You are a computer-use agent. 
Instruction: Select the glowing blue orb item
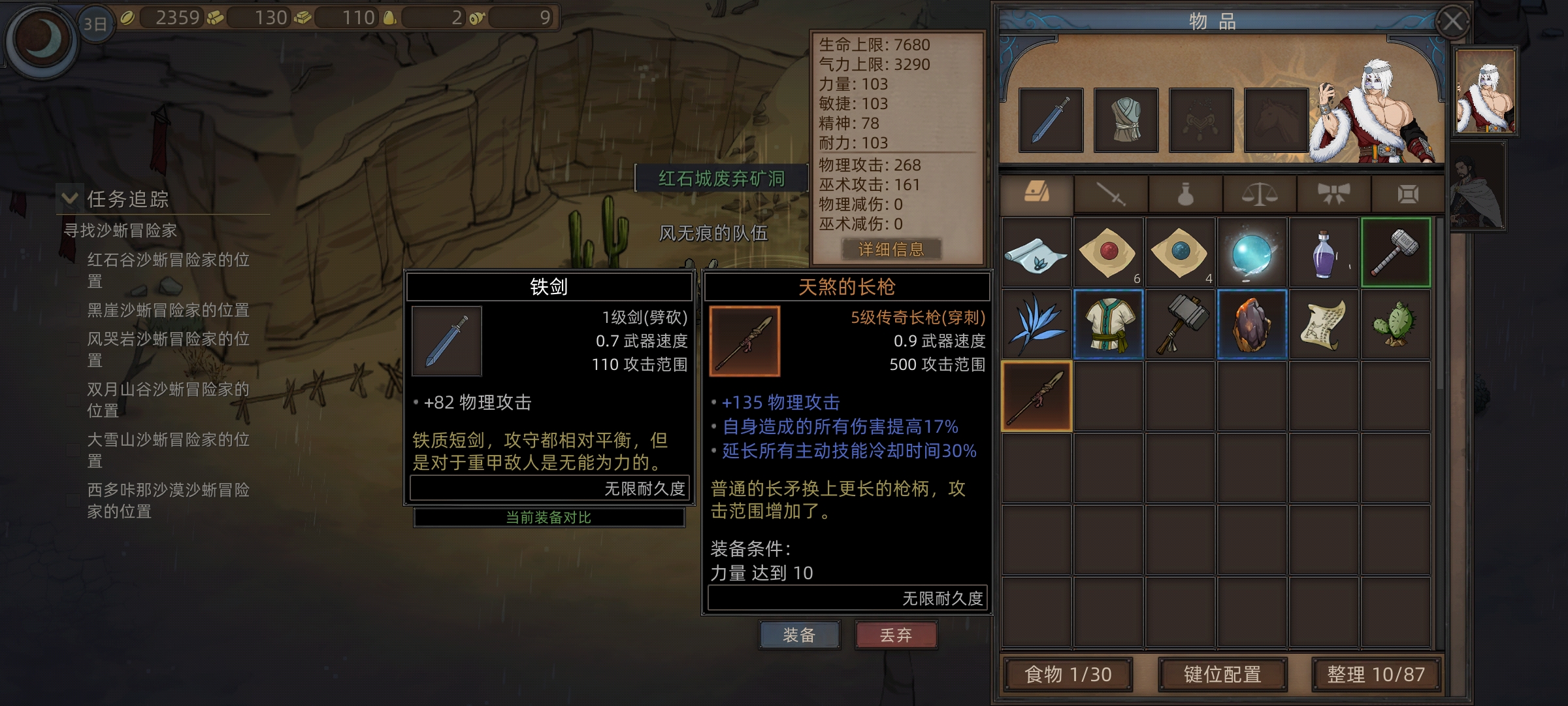(x=1252, y=254)
